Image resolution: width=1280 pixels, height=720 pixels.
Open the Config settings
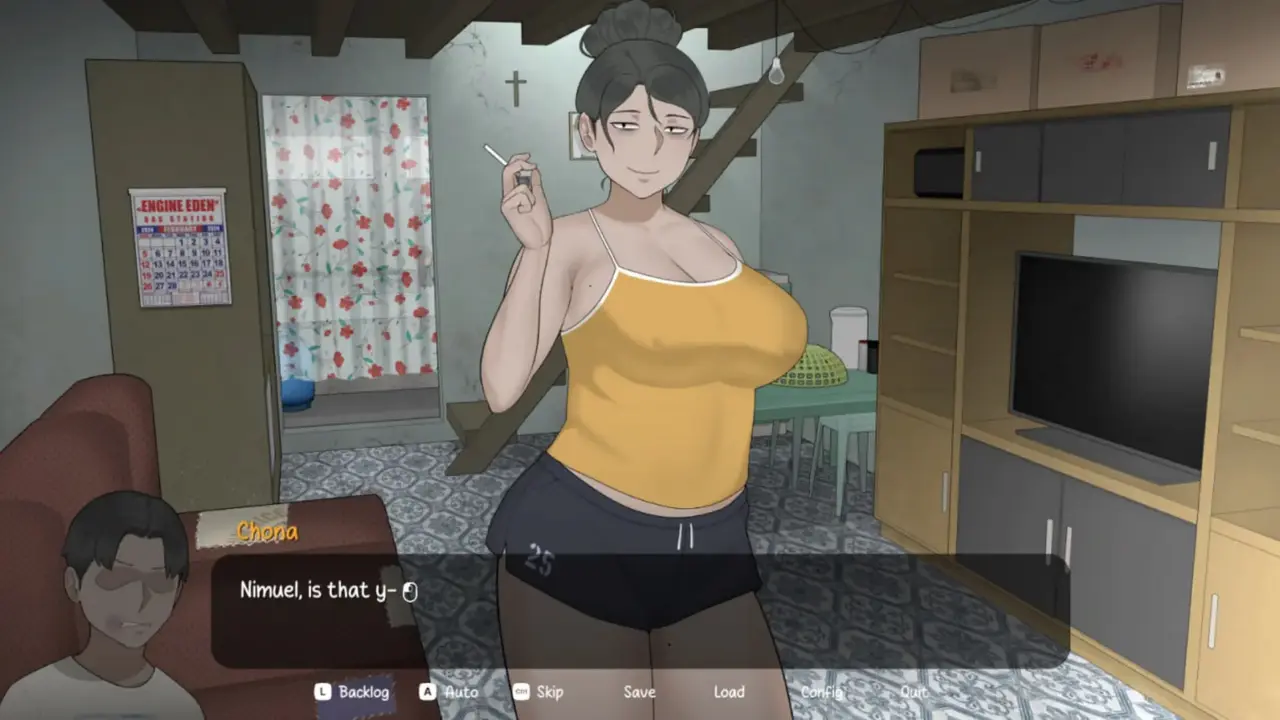coord(820,692)
